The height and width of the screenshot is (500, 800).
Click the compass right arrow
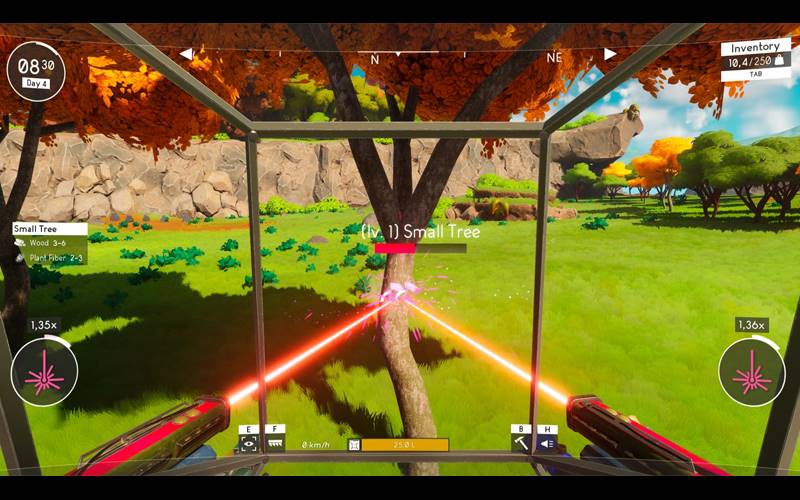click(610, 54)
